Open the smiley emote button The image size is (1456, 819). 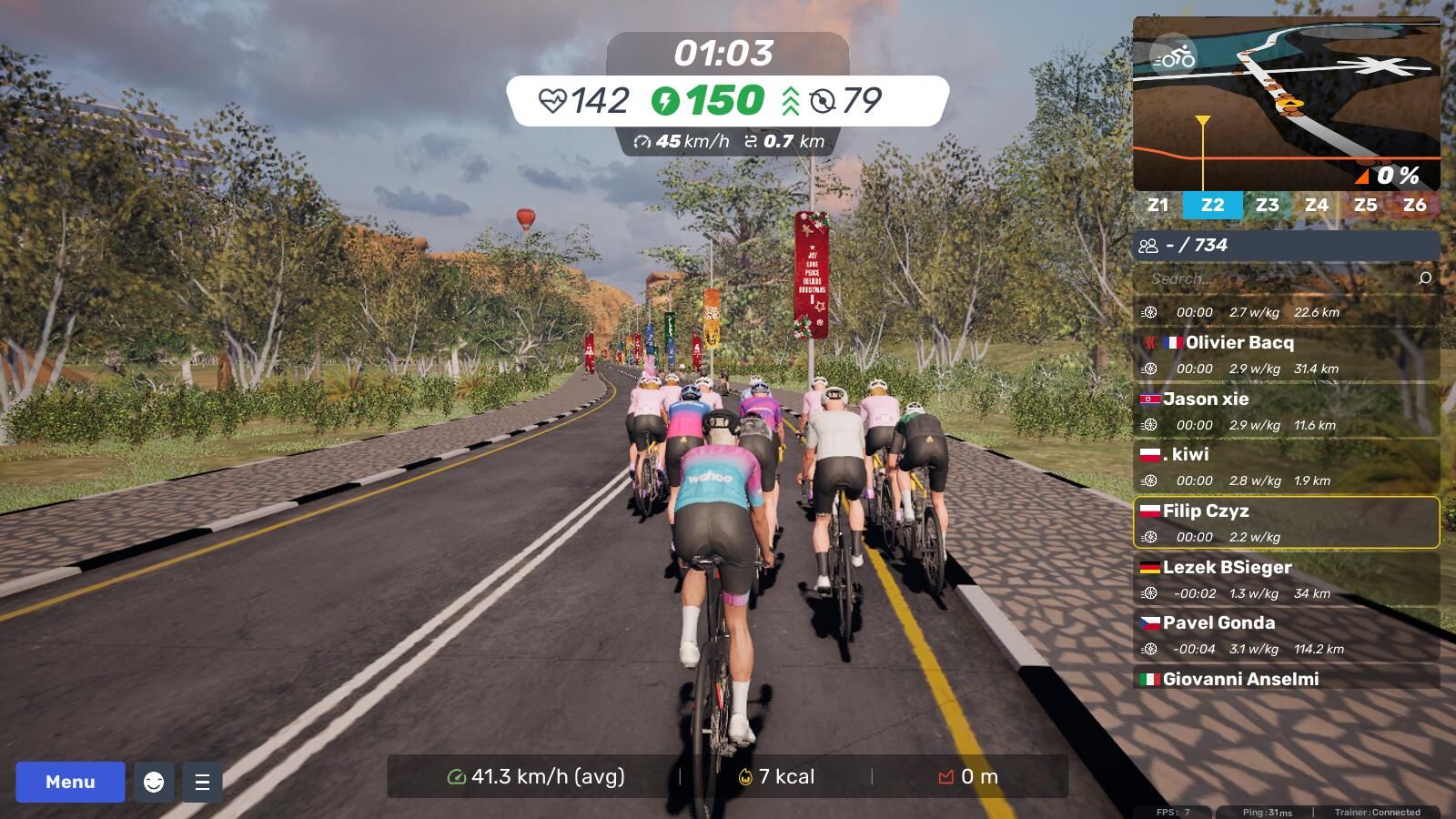[x=154, y=782]
